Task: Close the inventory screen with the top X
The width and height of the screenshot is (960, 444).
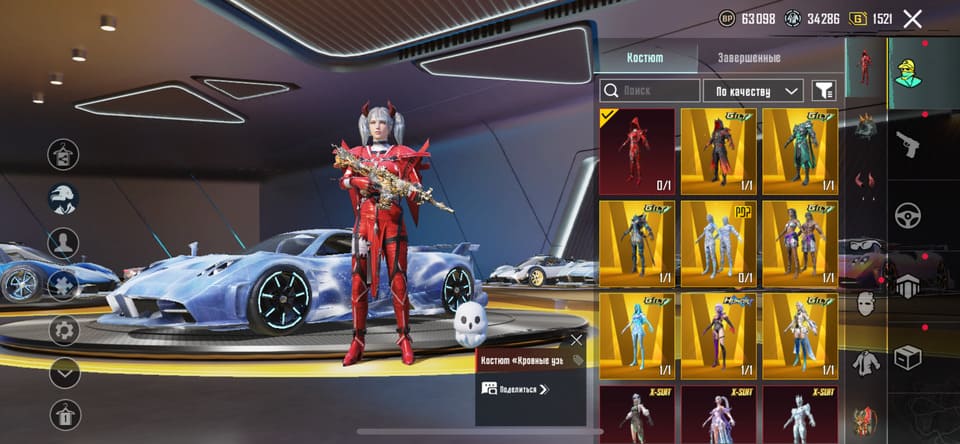Action: (x=912, y=18)
